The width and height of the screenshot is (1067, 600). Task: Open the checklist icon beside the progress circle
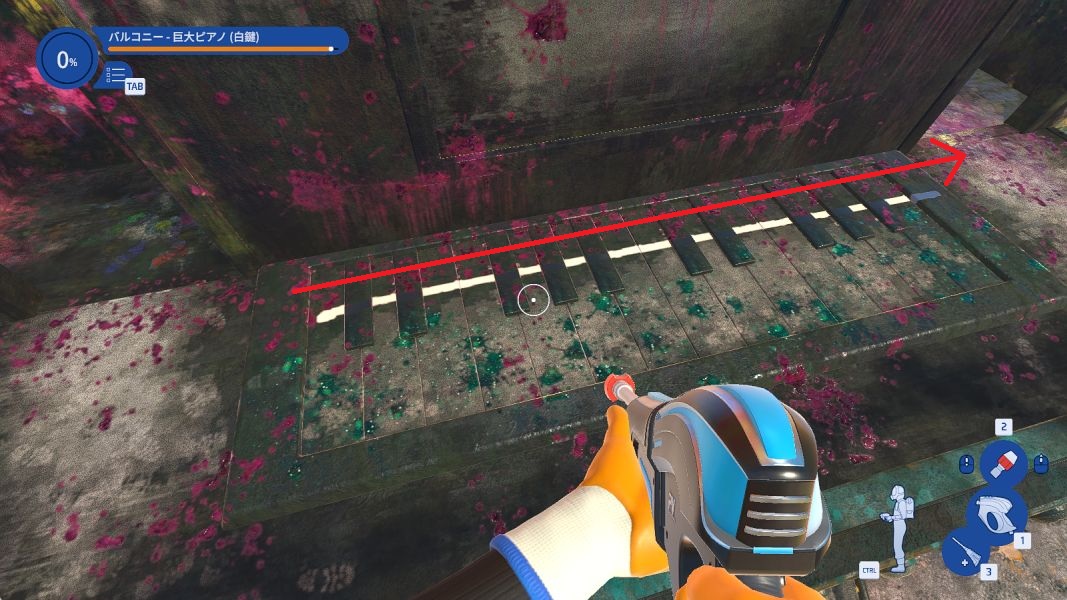pos(116,74)
